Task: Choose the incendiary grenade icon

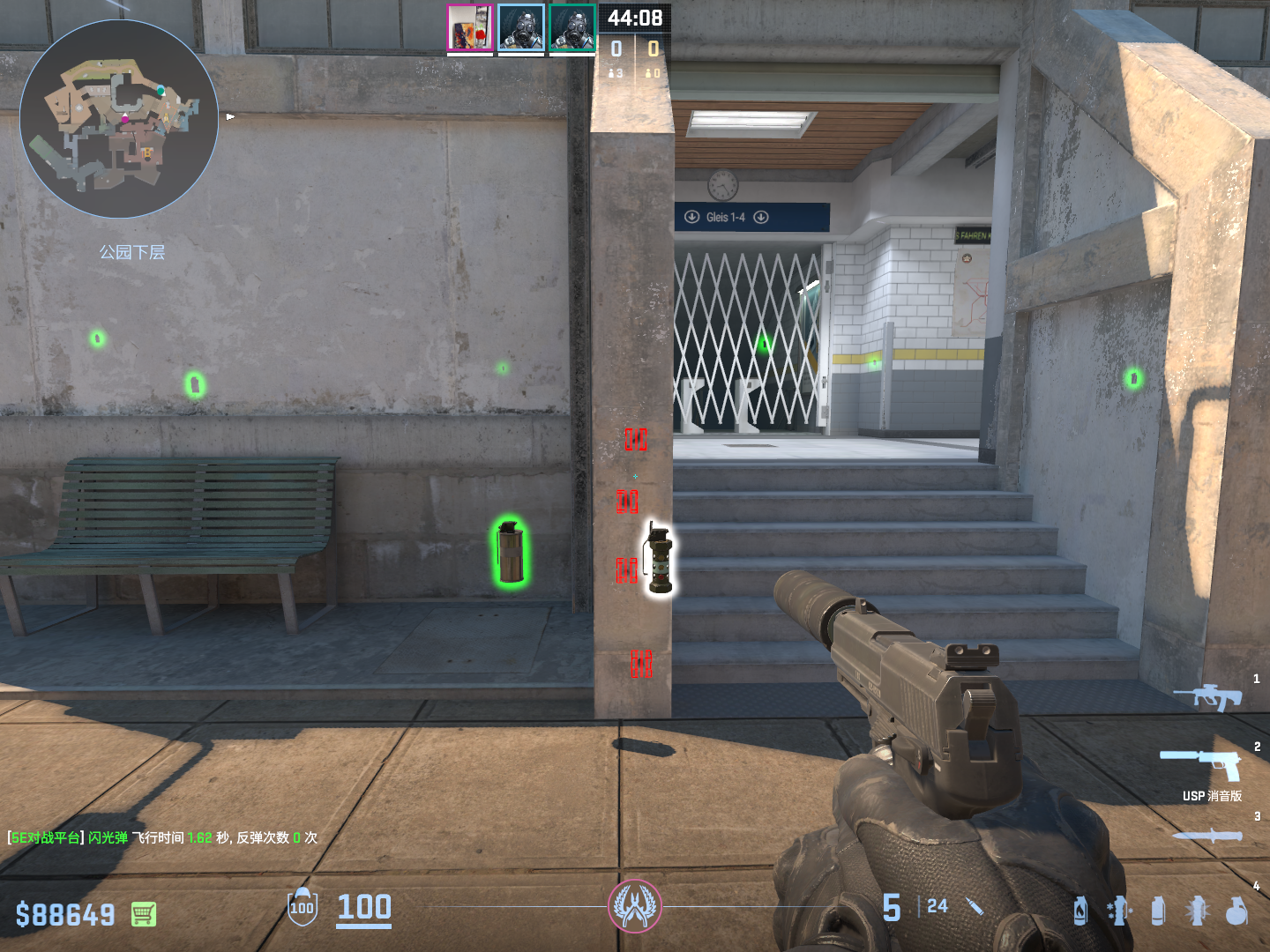Action: point(1080,911)
